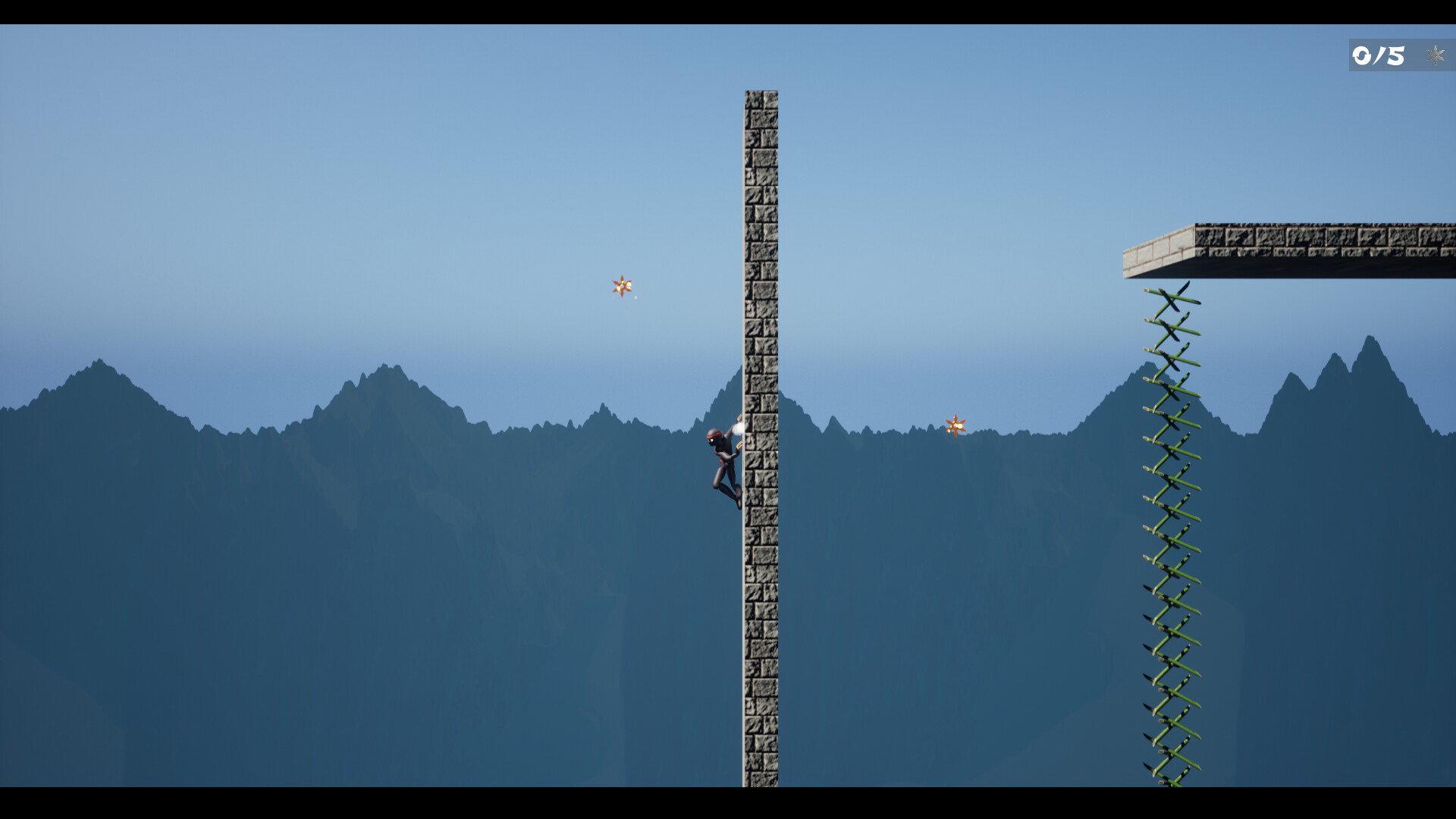Click the climbing claw gripping the wall
1456x819 pixels.
point(739,417)
